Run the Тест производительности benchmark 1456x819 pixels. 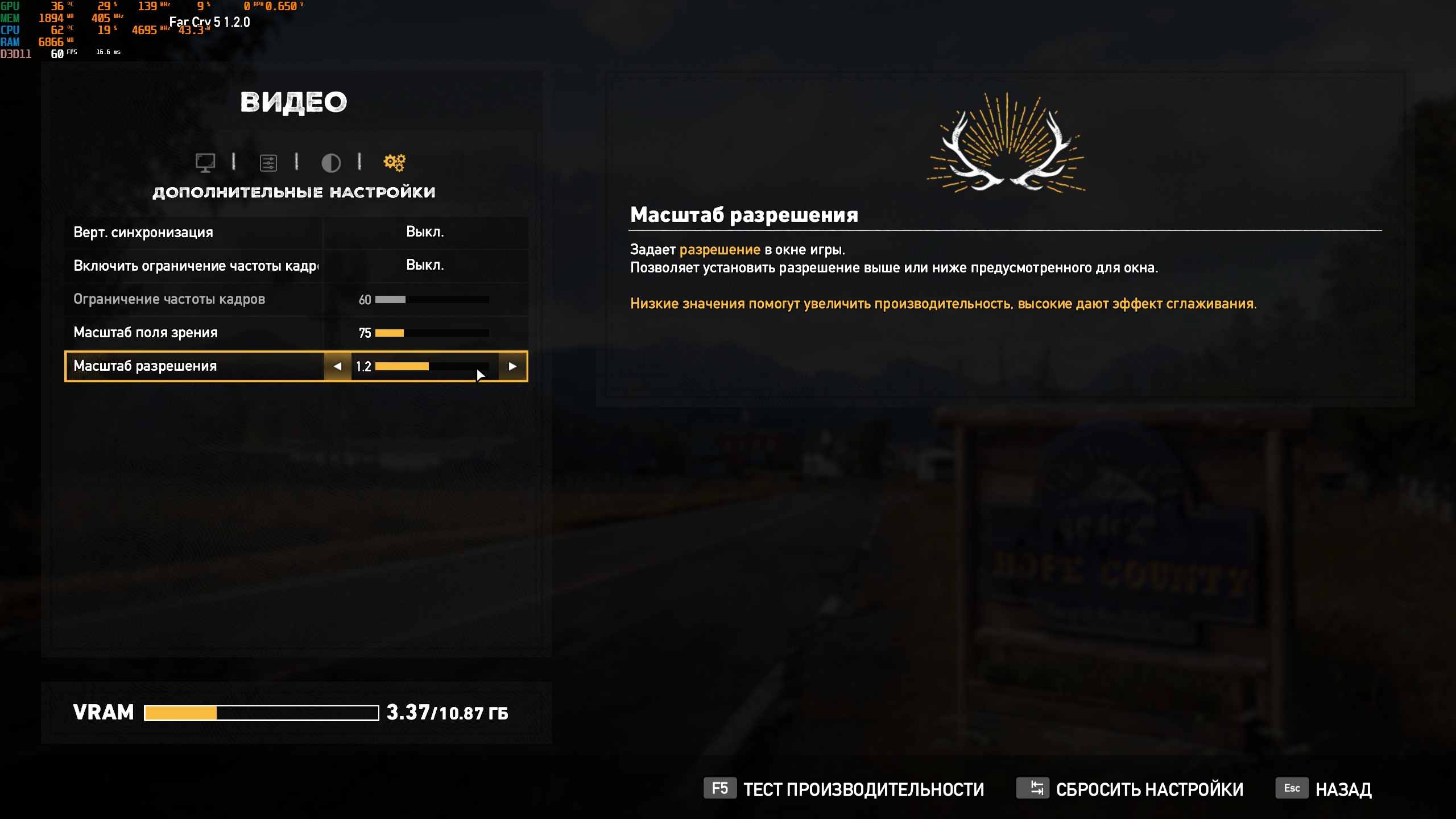point(845,789)
